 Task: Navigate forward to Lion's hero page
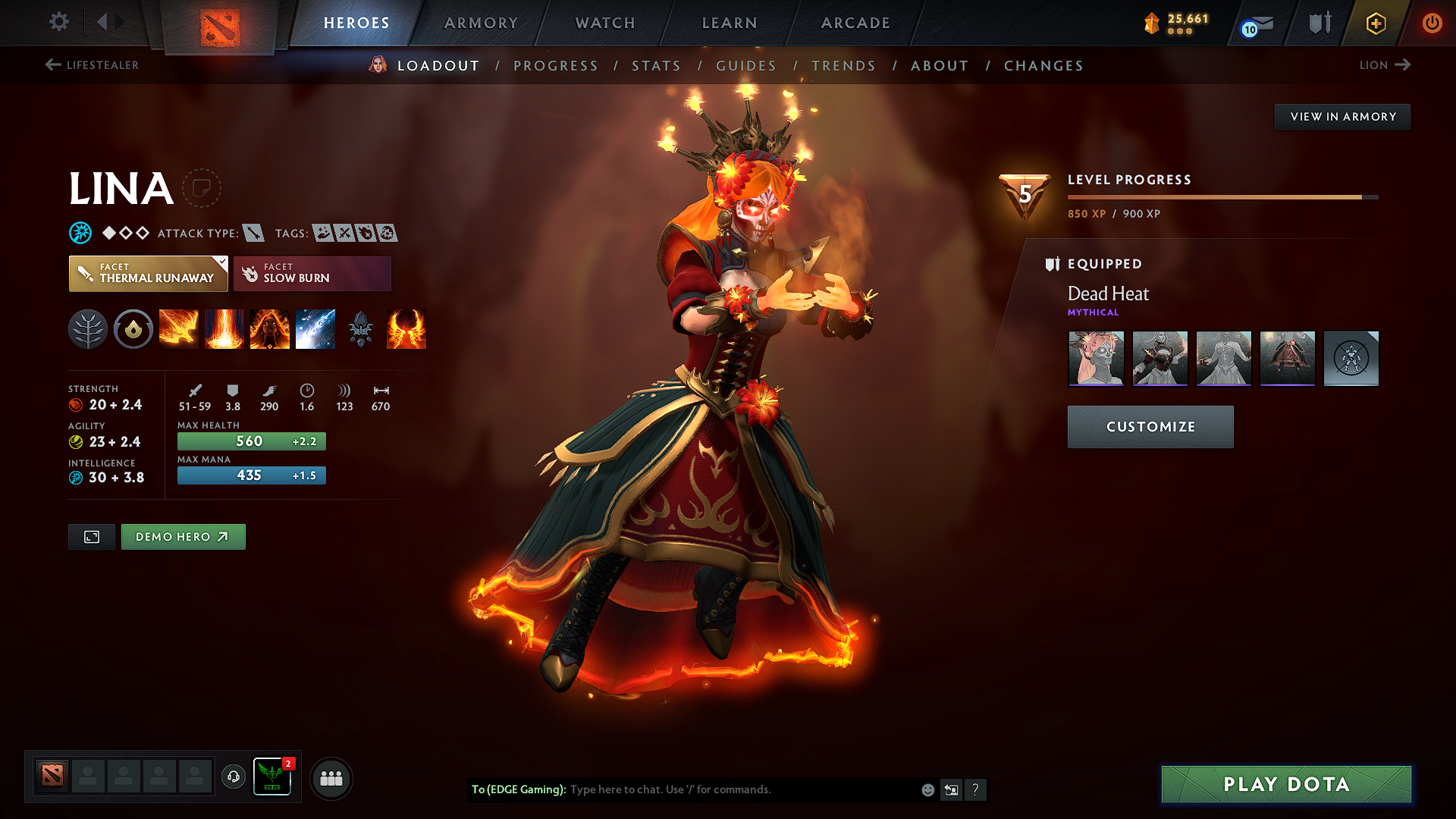1385,65
